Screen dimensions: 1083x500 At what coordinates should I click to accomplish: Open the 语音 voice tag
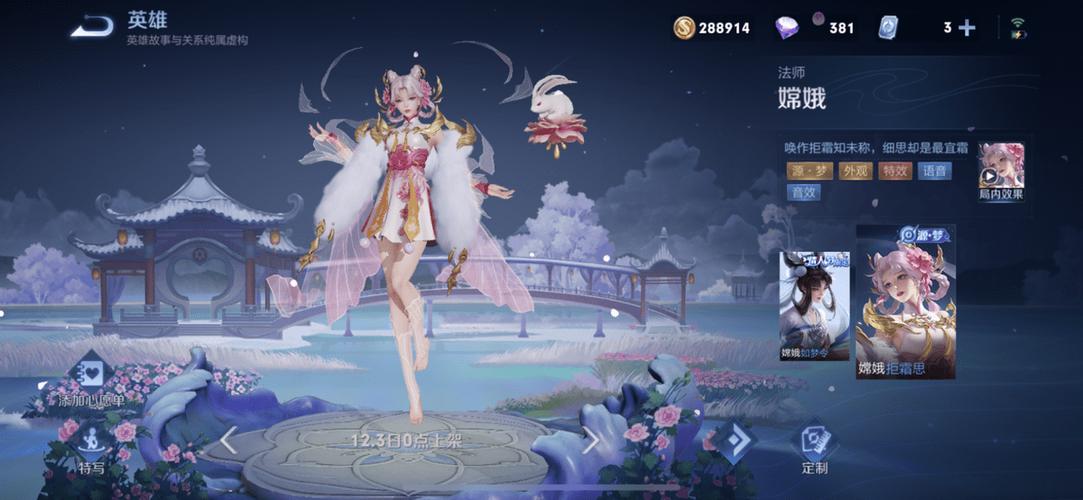tap(934, 170)
